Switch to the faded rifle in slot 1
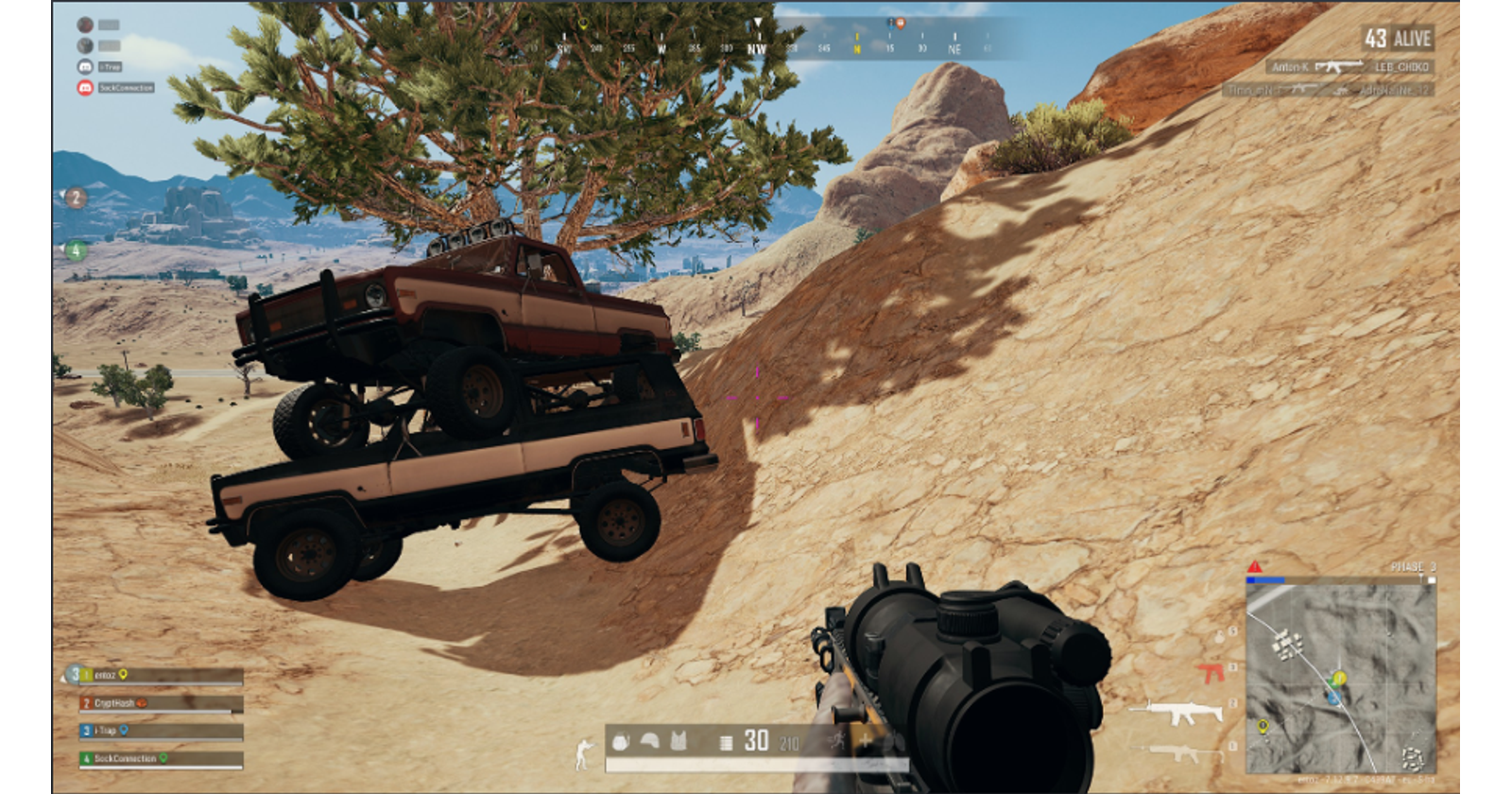 [1177, 753]
